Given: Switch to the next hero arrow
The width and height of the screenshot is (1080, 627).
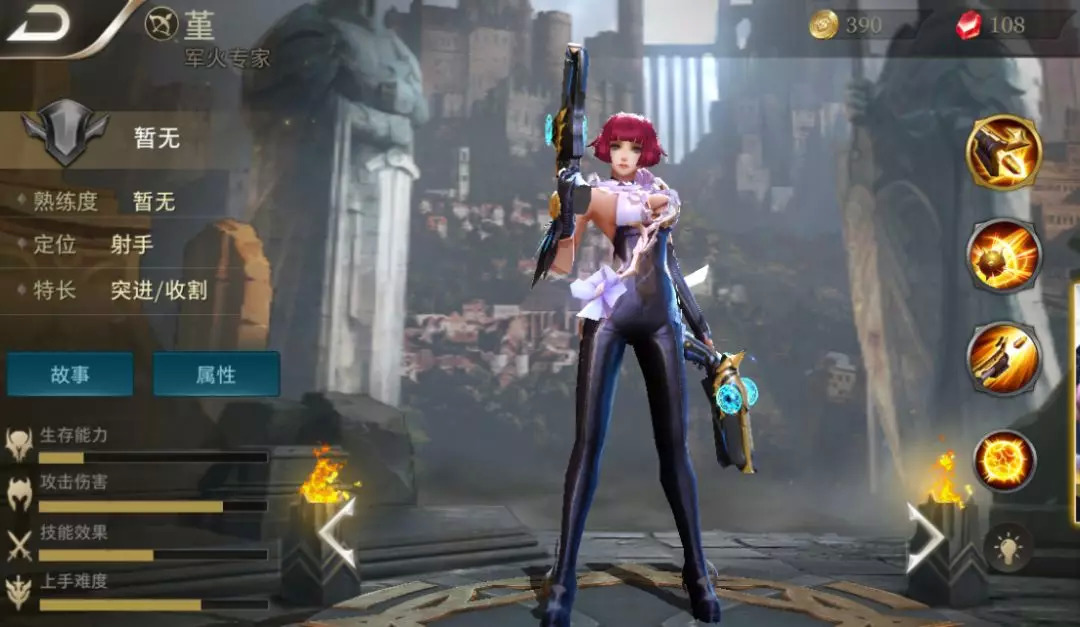Looking at the screenshot, I should pyautogui.click(x=925, y=537).
